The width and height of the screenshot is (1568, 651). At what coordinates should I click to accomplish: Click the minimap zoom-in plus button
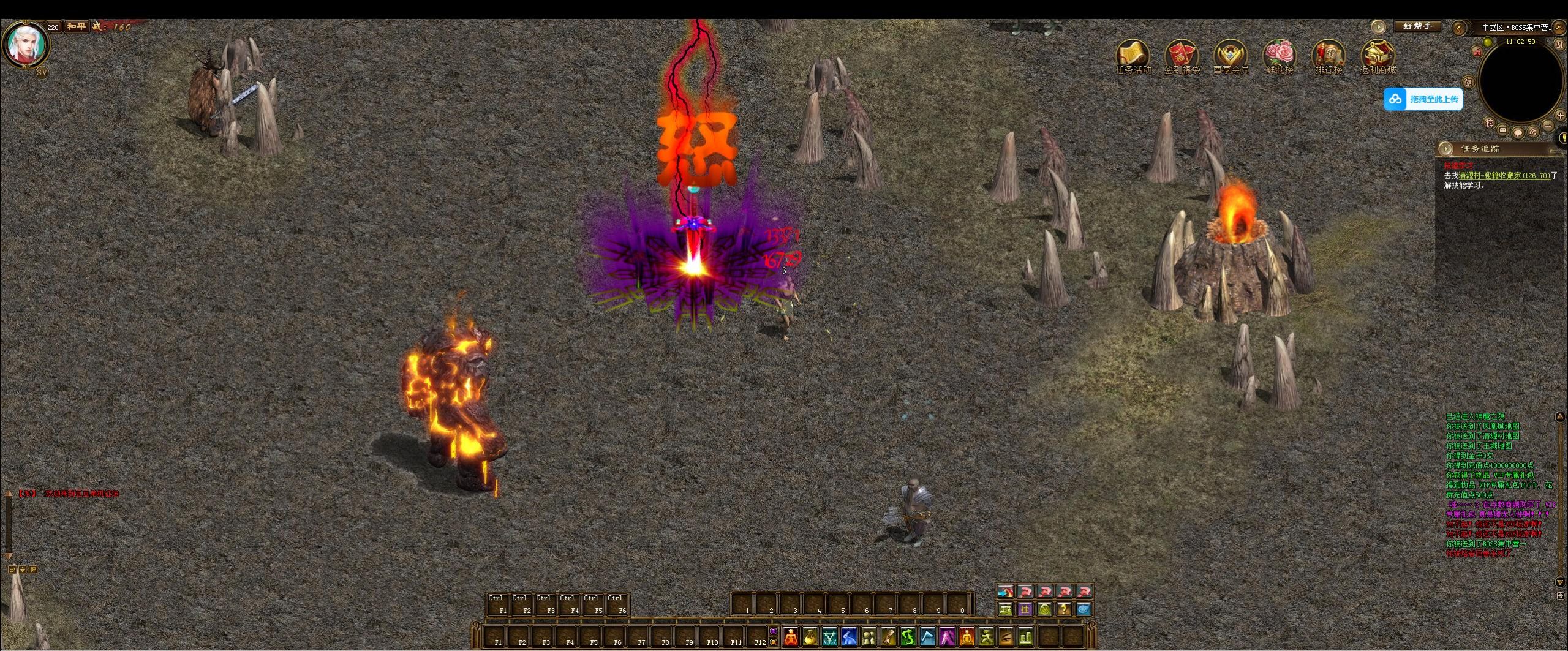(x=1560, y=116)
